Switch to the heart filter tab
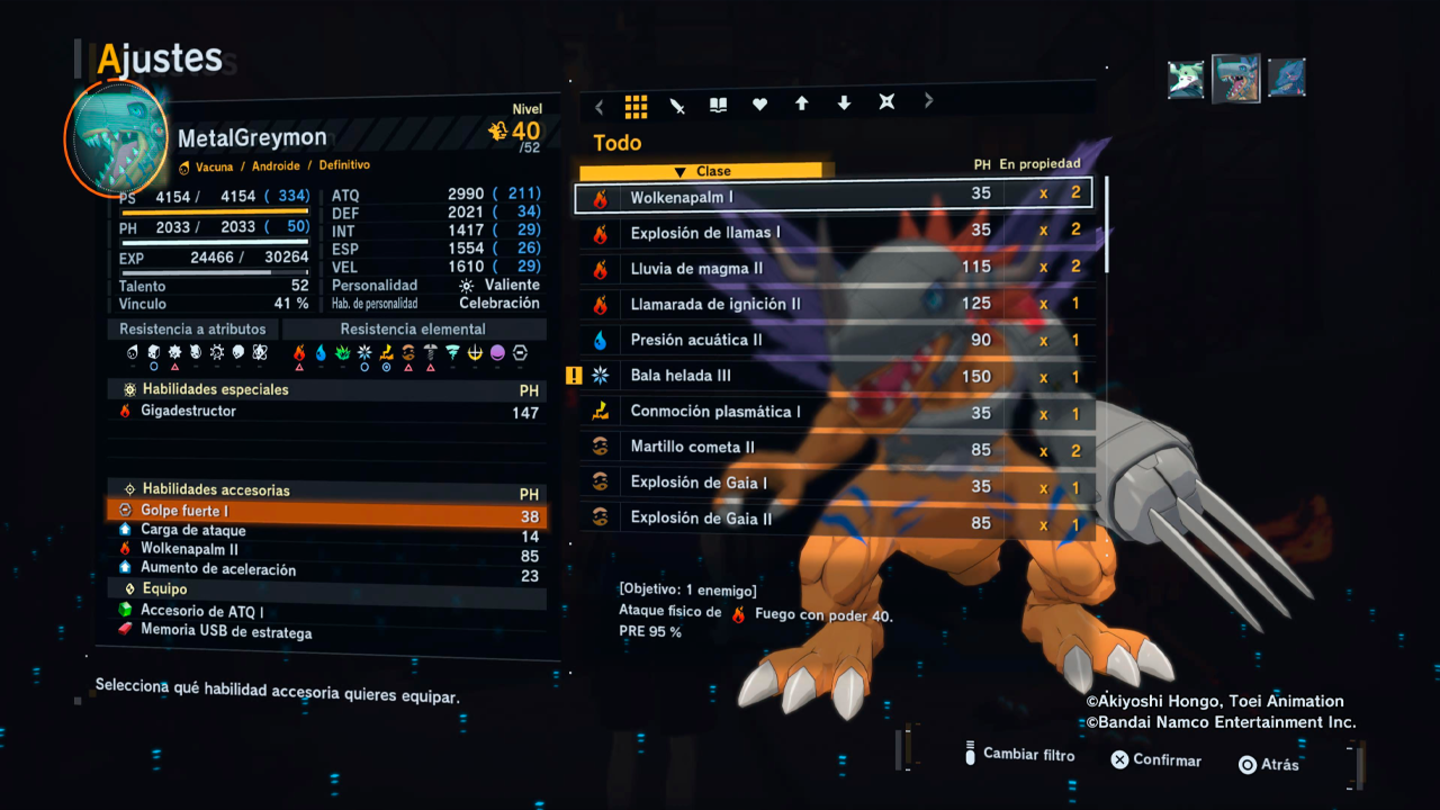1440x810 pixels. point(760,104)
